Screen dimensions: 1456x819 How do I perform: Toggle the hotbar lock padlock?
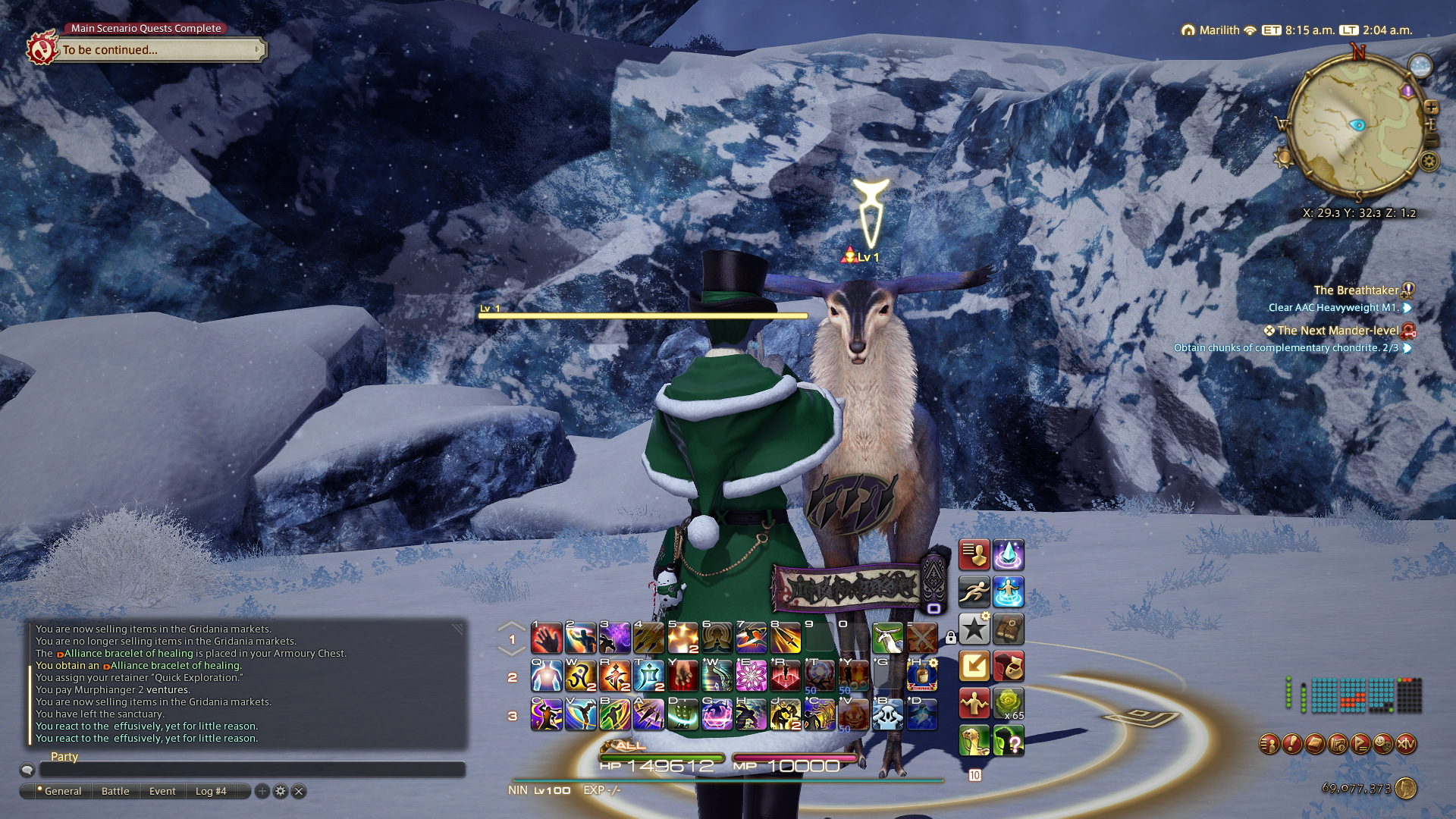[x=950, y=639]
